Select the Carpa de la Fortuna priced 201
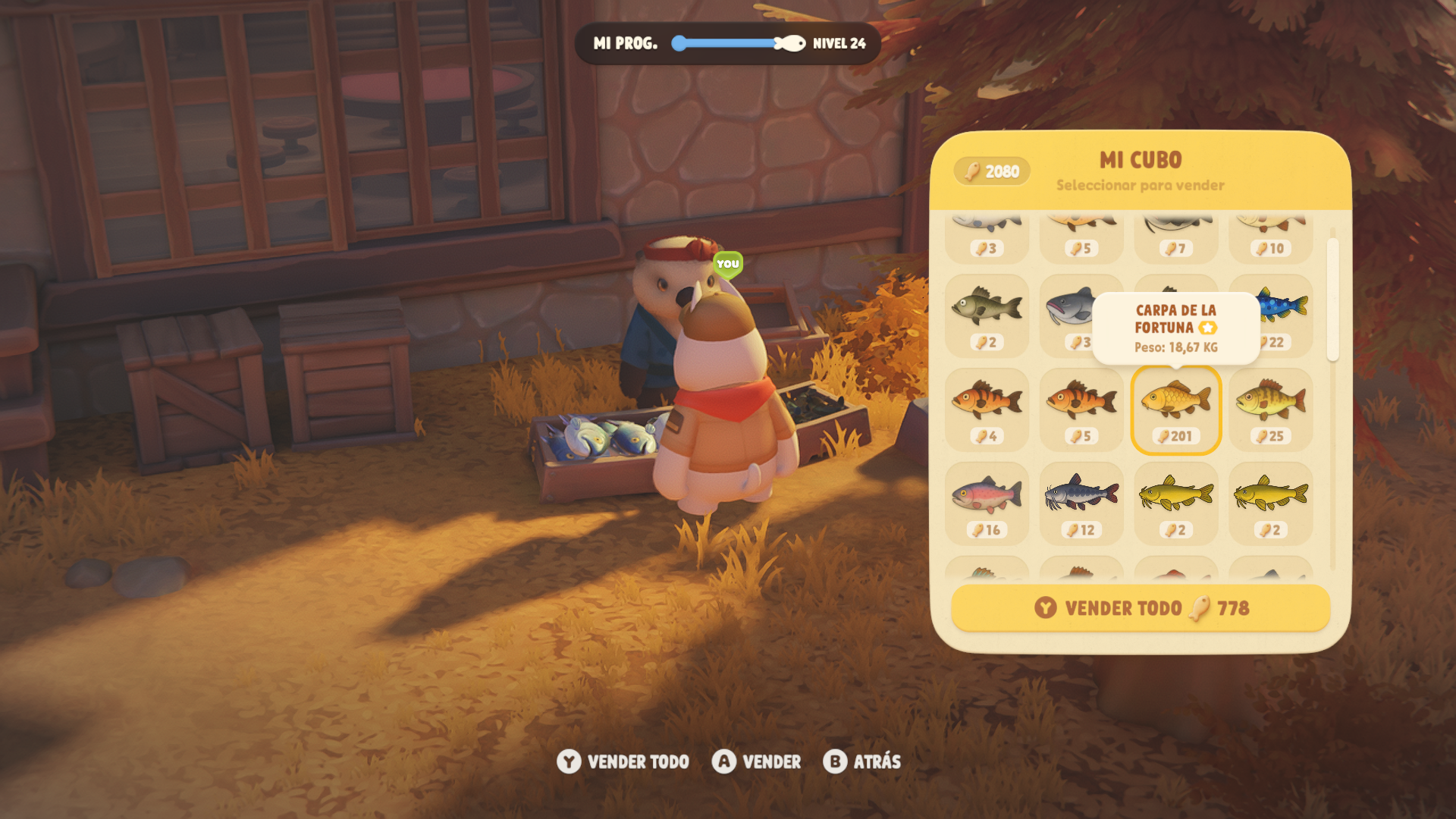1456x819 pixels. (x=1175, y=409)
